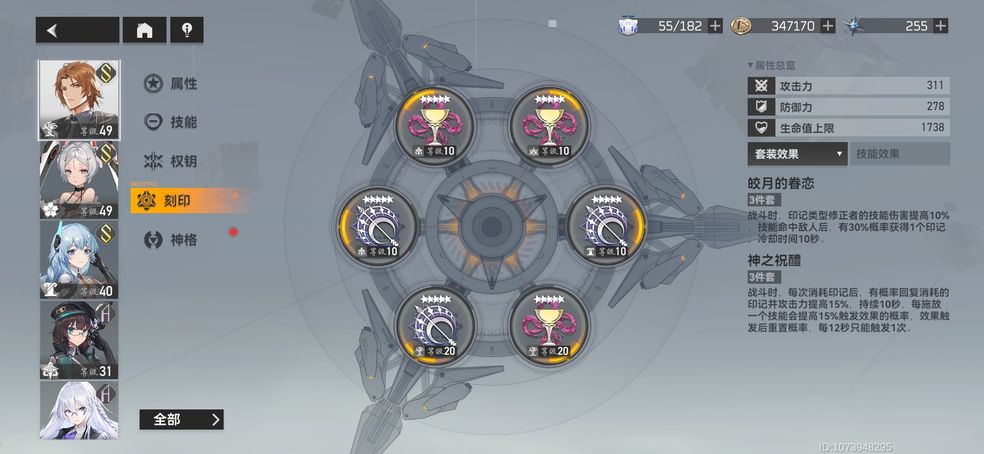The height and width of the screenshot is (454, 984).
Task: Open the 神格 tab
Action: (x=171, y=239)
